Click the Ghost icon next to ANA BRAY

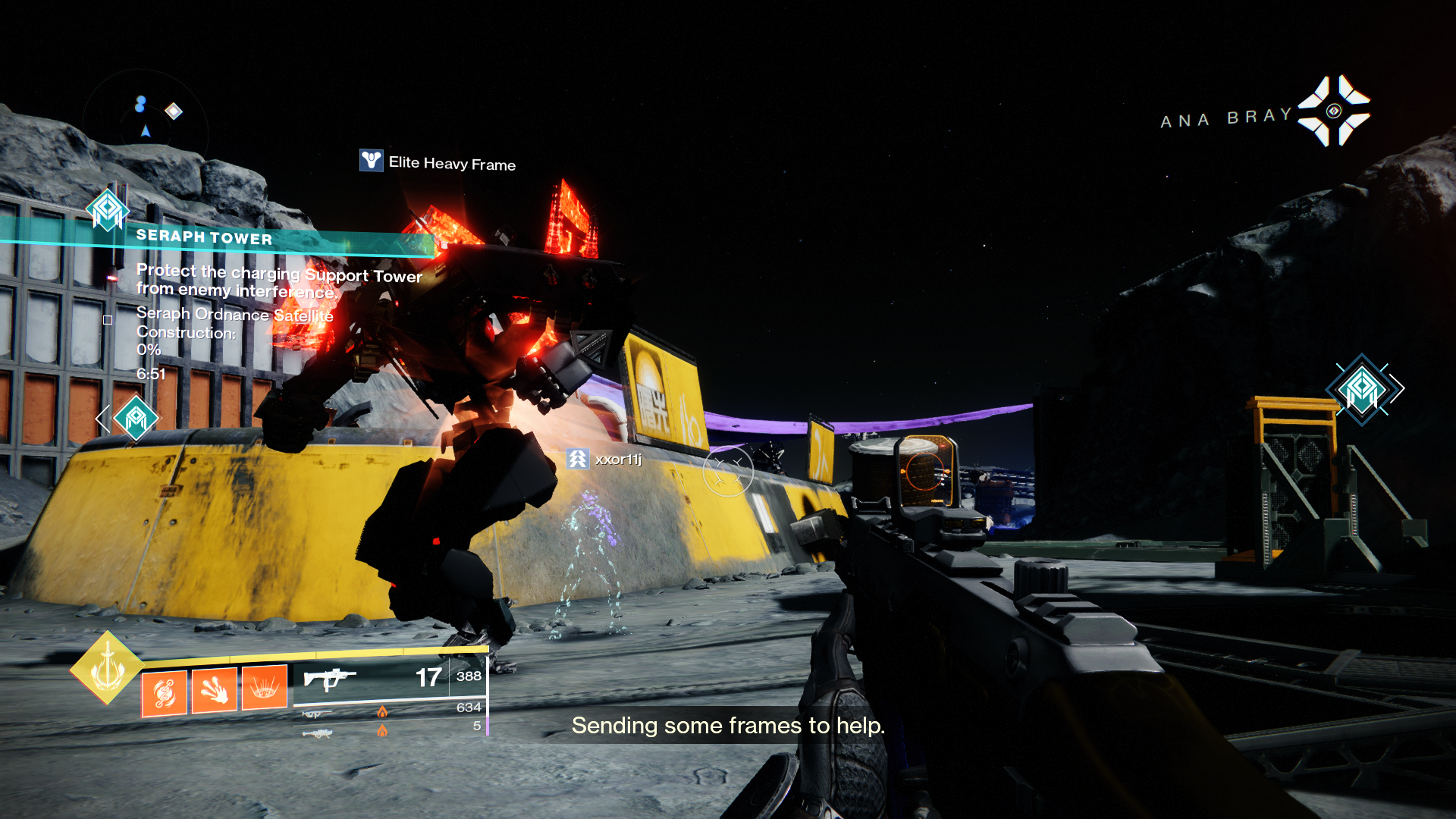pos(1335,111)
